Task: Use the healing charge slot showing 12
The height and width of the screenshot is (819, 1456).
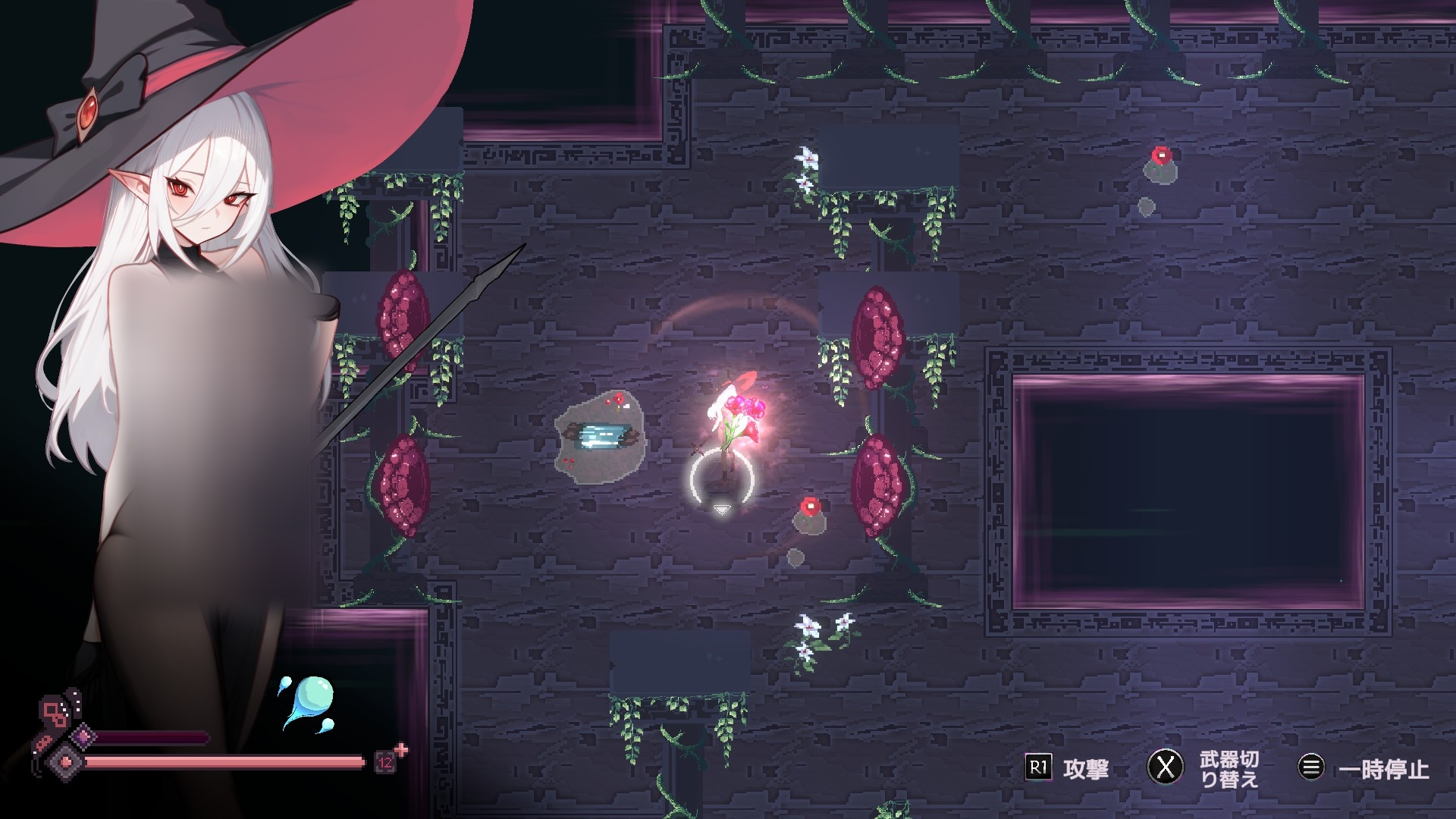Action: point(384,762)
